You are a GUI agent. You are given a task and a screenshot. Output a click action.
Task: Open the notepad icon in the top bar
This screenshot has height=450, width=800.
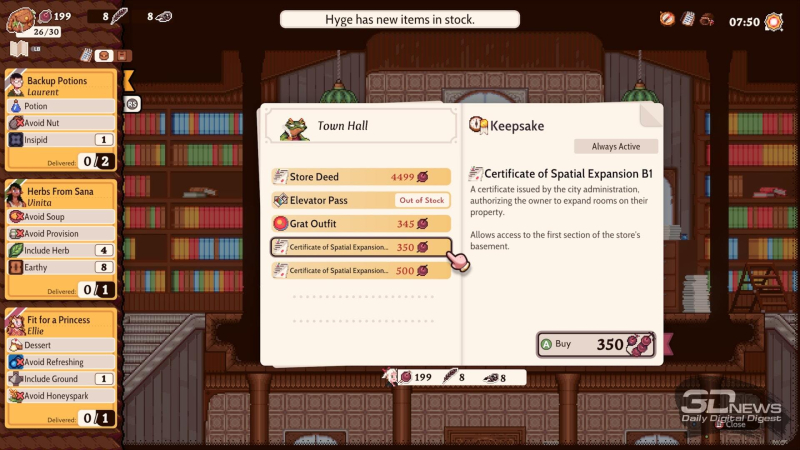coord(688,19)
